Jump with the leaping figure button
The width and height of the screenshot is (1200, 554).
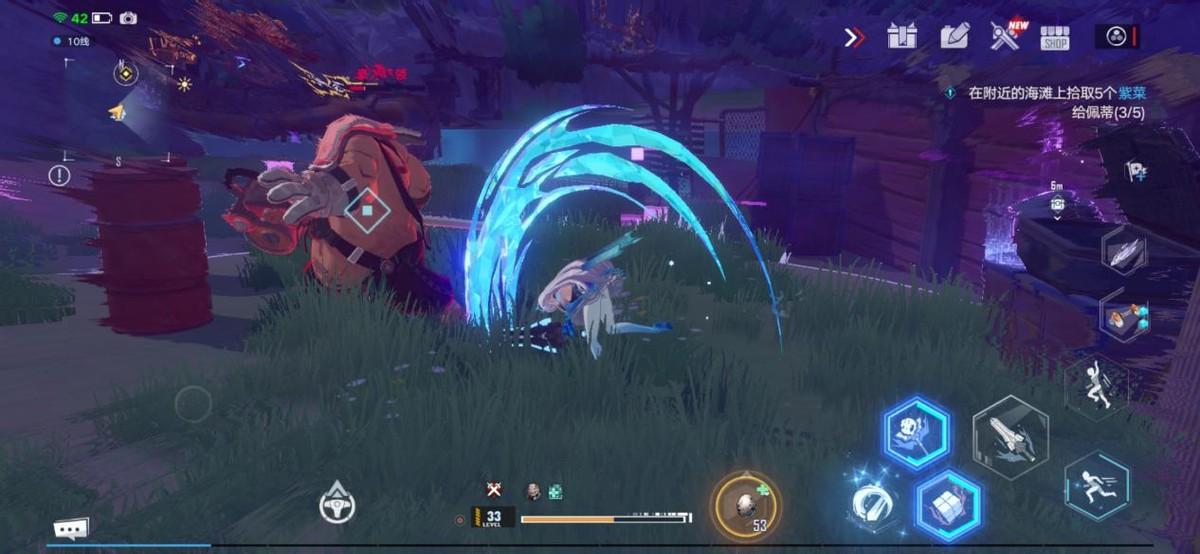1095,385
